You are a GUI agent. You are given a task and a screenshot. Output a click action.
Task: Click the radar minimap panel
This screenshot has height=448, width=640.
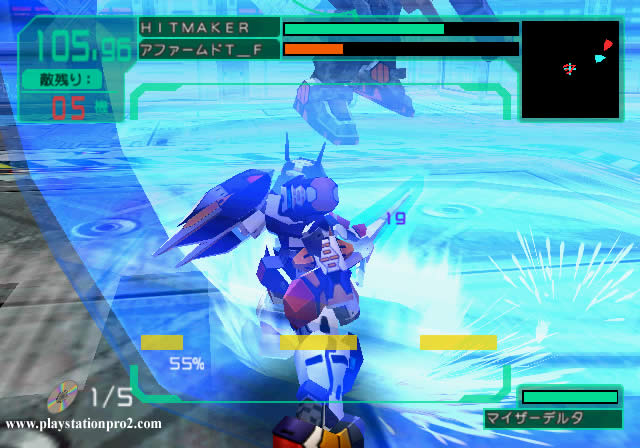(570, 70)
